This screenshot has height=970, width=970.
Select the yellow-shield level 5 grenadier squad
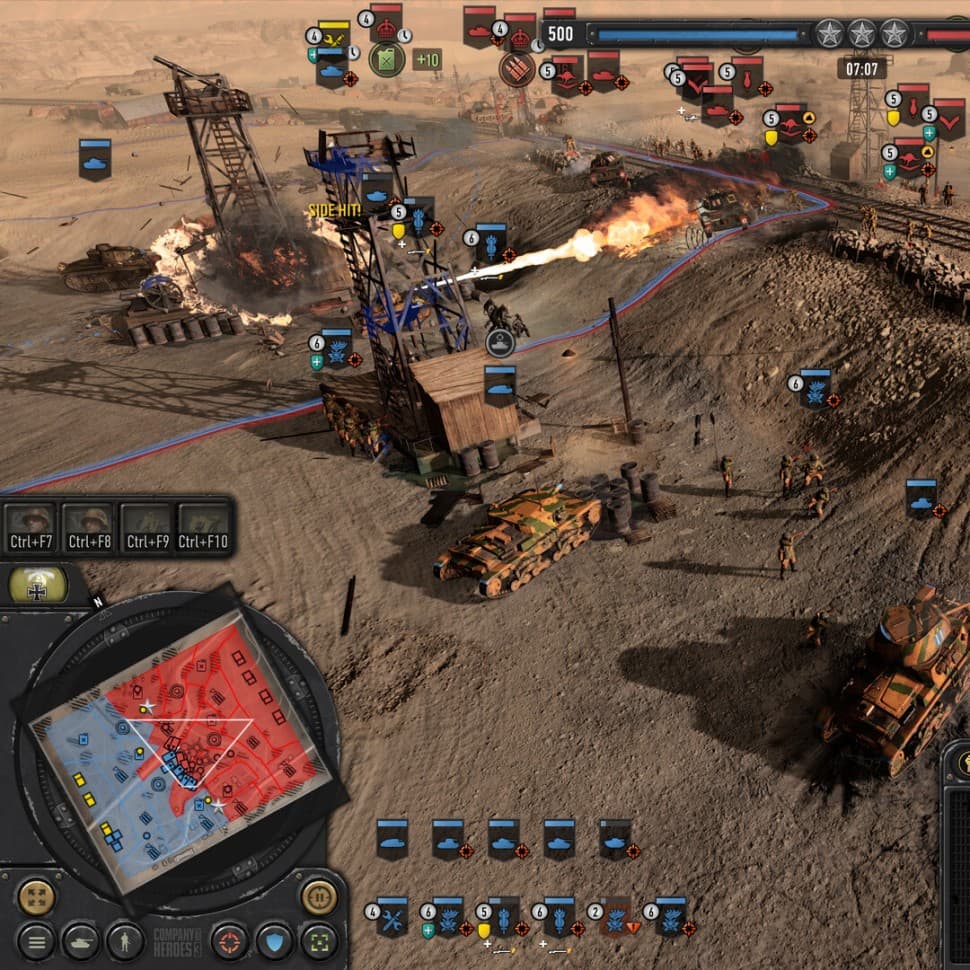pyautogui.click(x=504, y=916)
